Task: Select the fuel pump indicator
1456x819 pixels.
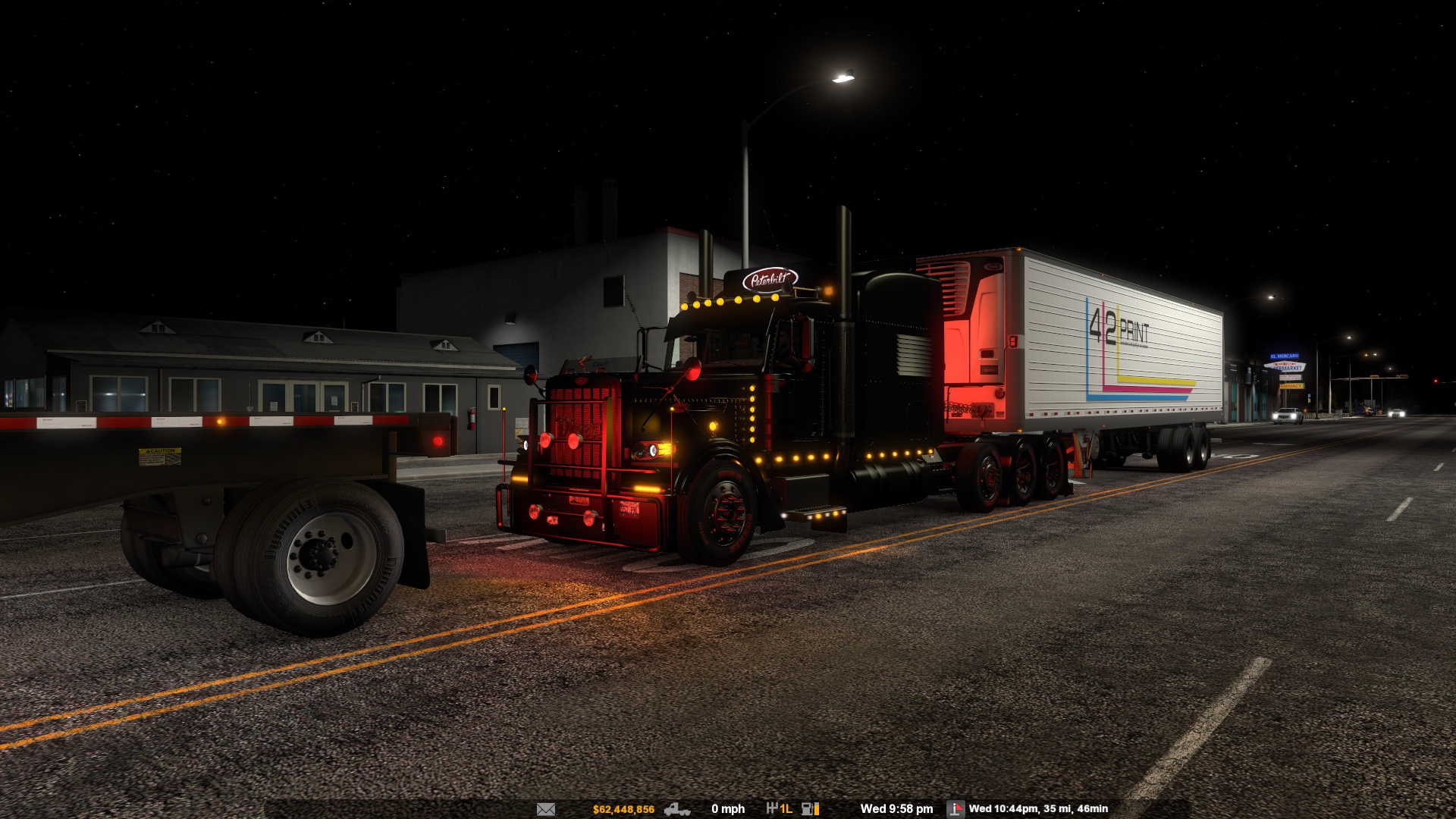Action: 810,809
